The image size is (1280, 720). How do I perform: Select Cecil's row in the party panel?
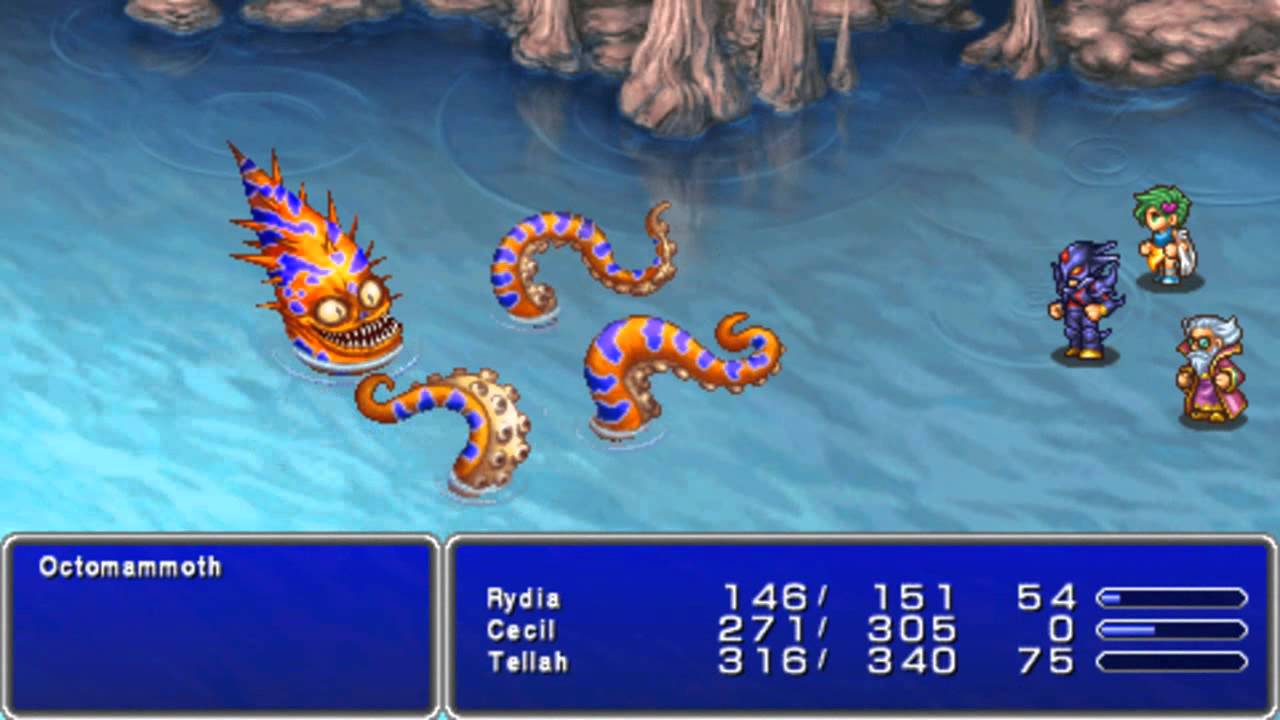(x=520, y=630)
